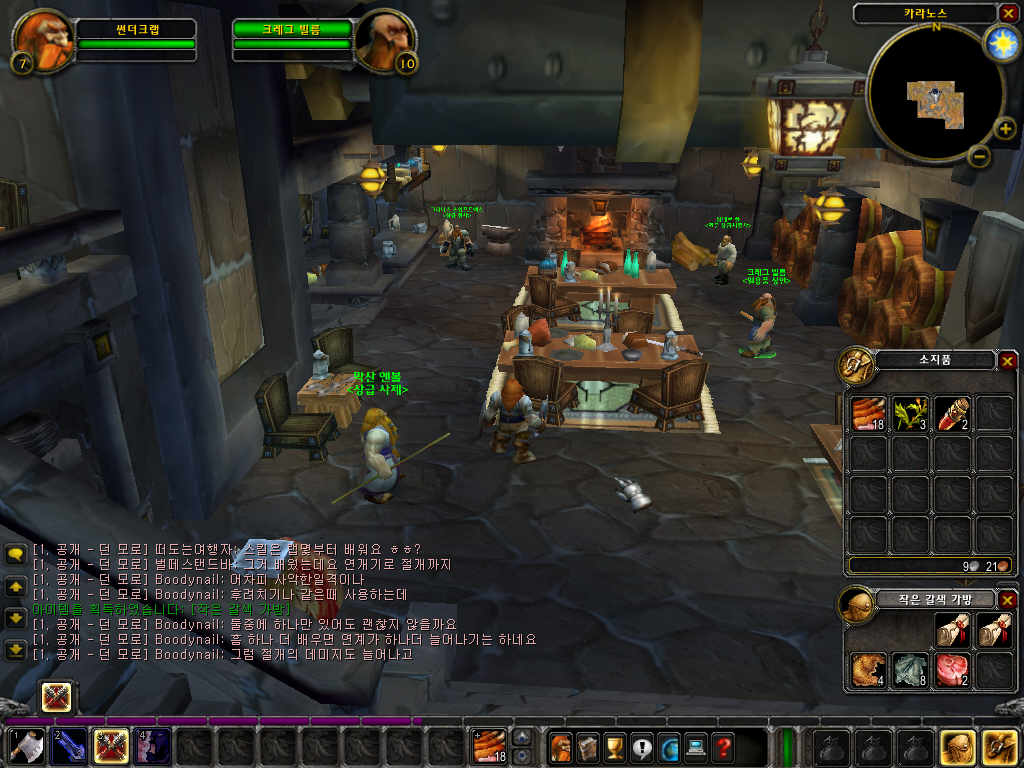
Task: Activate the attack ability in action slot 1
Action: [x=27, y=746]
